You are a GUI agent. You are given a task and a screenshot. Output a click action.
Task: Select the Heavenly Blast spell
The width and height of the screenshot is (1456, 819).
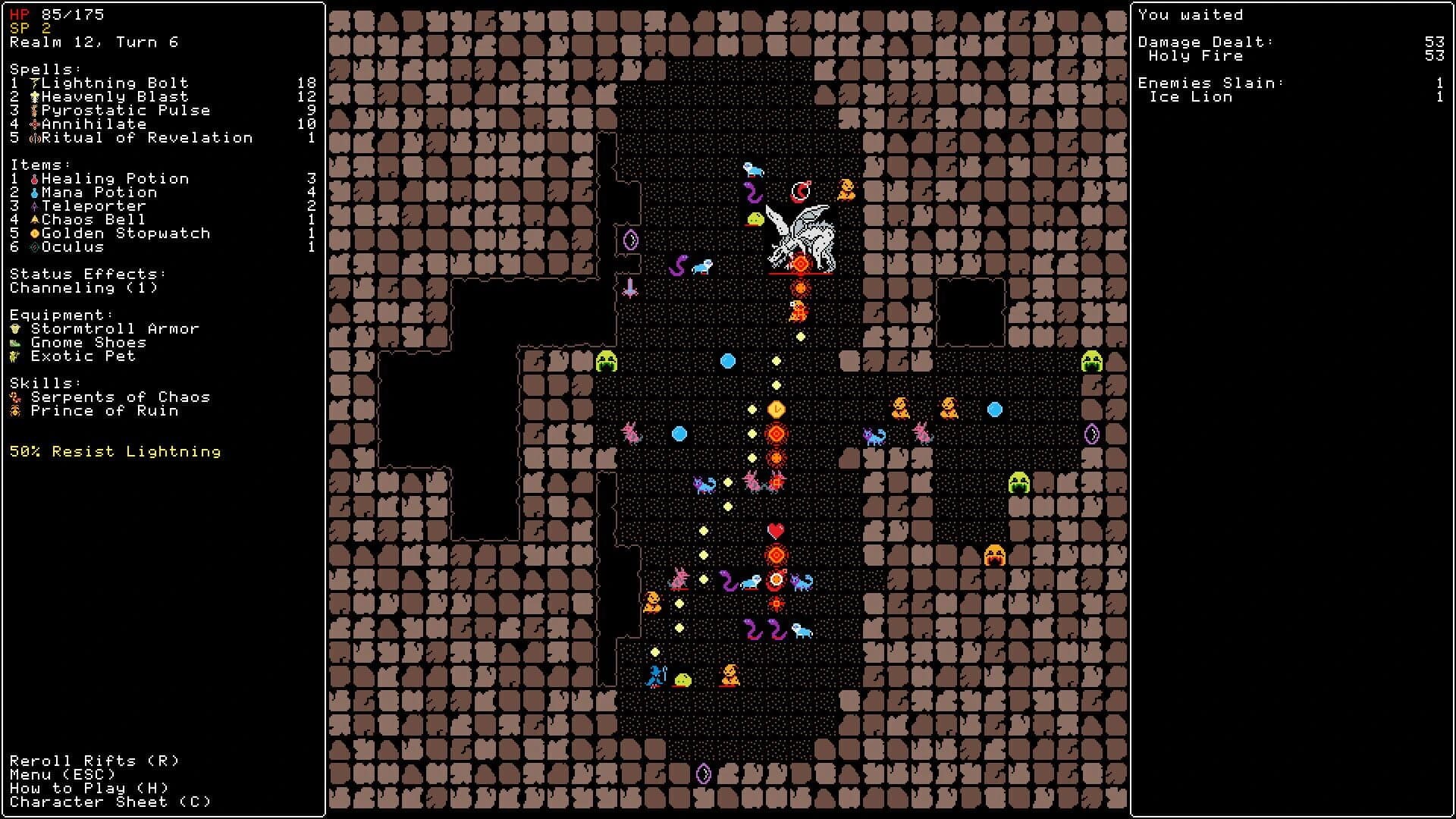tap(114, 96)
